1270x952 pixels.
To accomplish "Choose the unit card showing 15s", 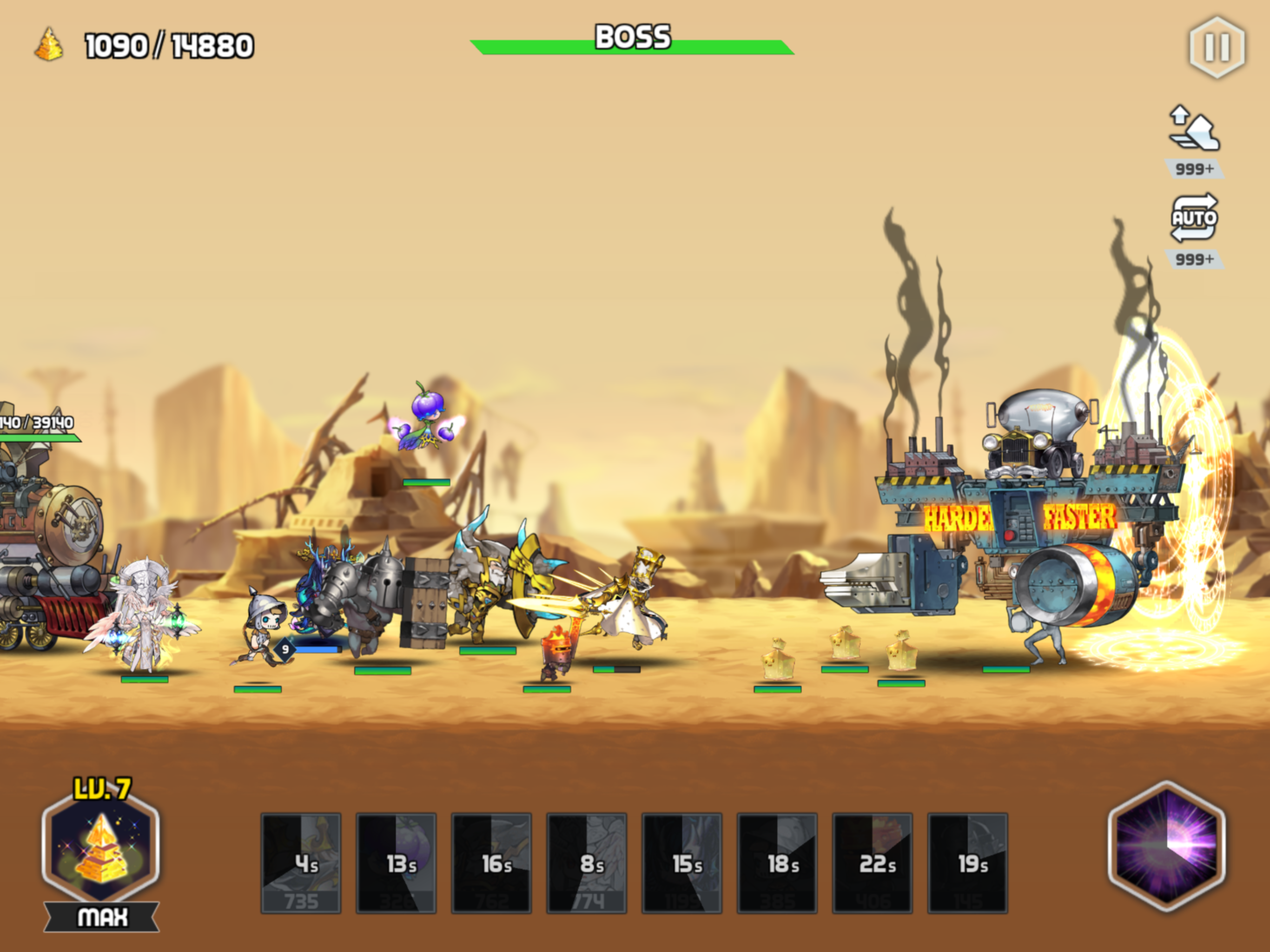I will pyautogui.click(x=682, y=862).
